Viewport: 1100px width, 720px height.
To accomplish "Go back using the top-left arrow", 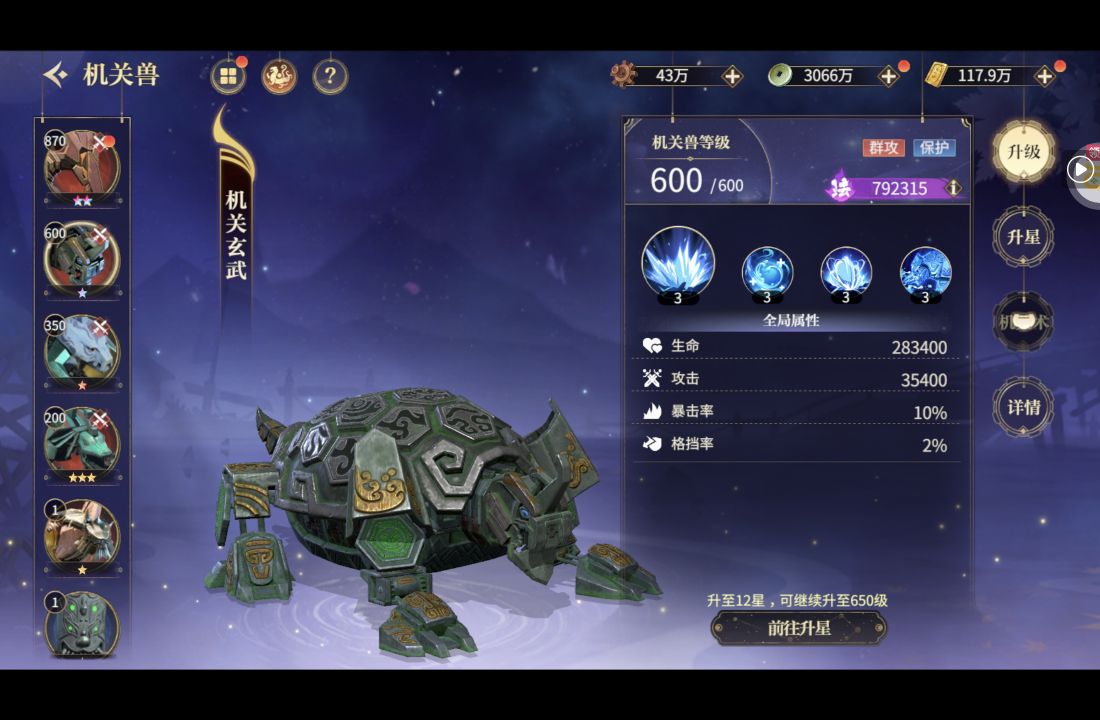I will point(56,75).
